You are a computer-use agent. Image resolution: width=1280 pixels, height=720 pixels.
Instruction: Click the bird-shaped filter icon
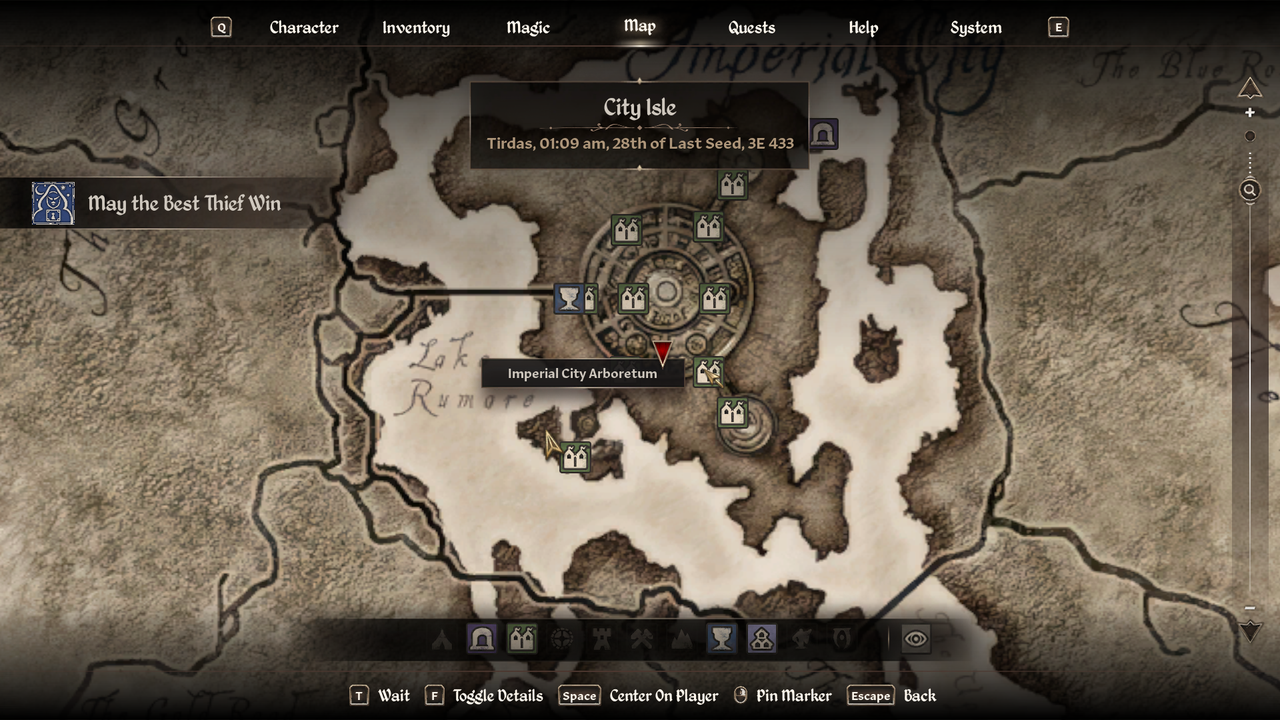pyautogui.click(x=801, y=640)
